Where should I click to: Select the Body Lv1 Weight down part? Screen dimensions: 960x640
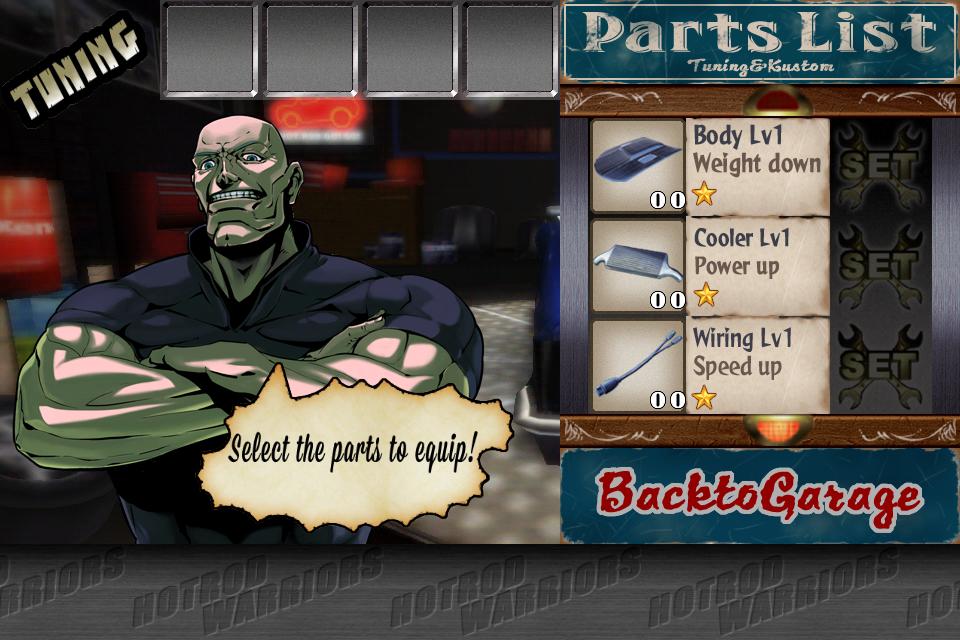click(757, 165)
